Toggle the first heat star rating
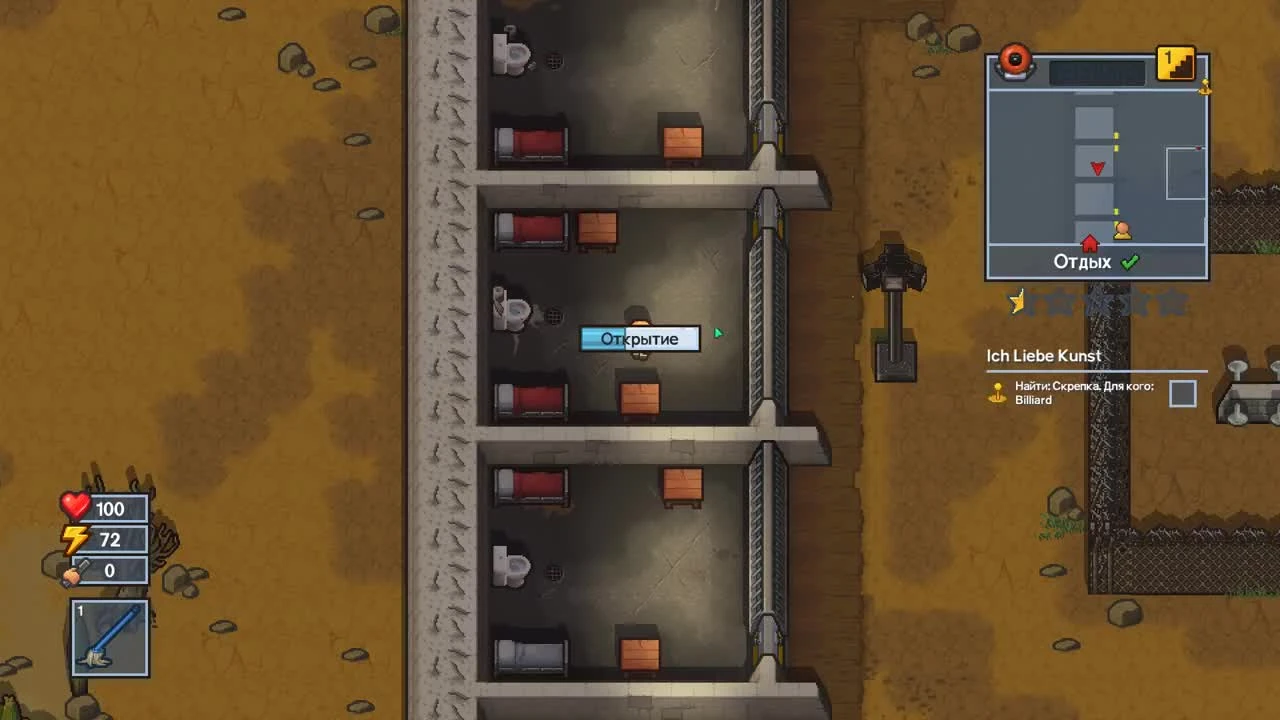The width and height of the screenshot is (1280, 720). coord(1017,300)
